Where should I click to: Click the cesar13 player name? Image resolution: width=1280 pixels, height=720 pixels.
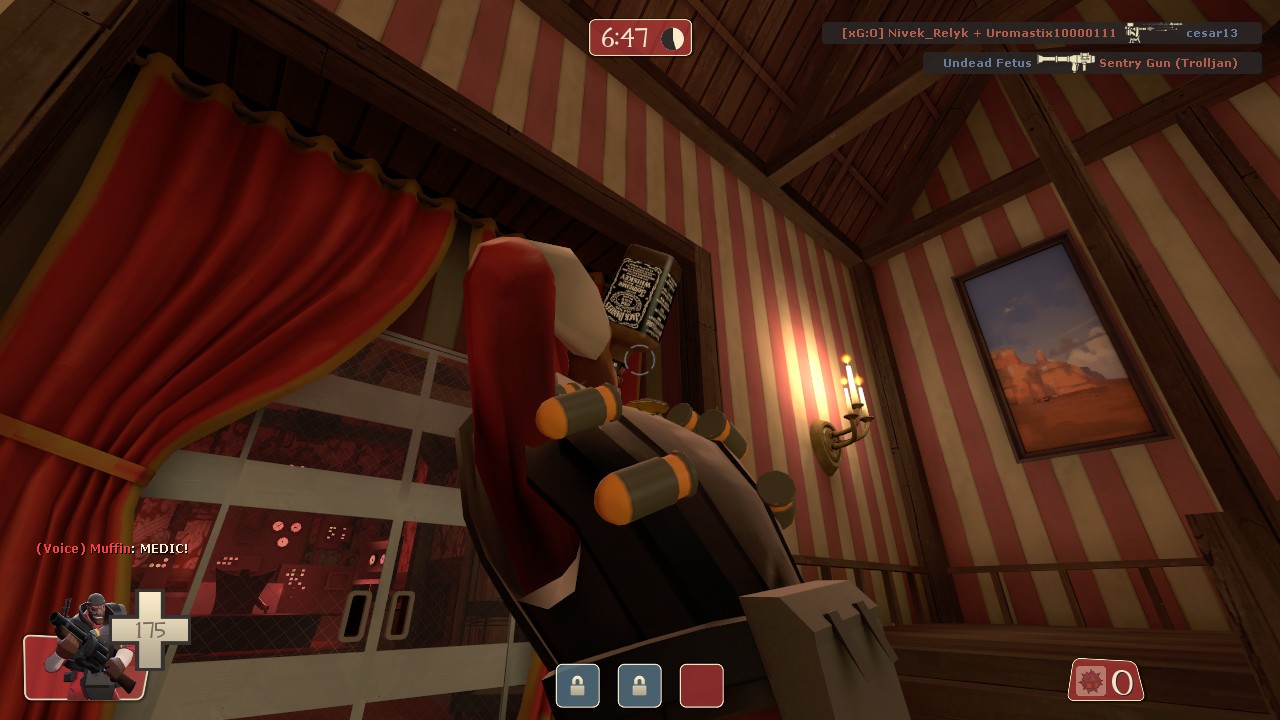(x=1211, y=32)
